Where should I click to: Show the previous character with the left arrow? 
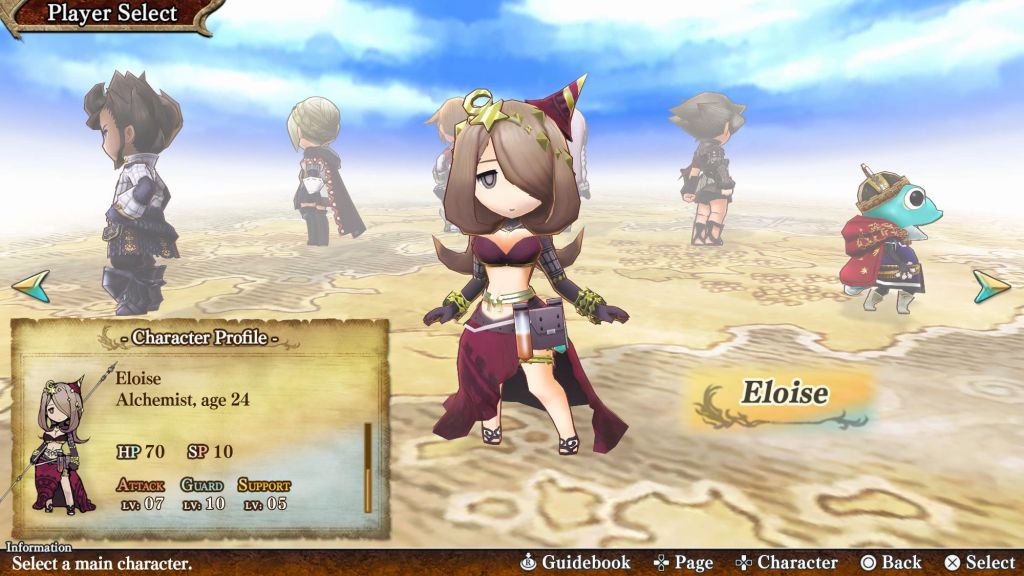[x=30, y=287]
